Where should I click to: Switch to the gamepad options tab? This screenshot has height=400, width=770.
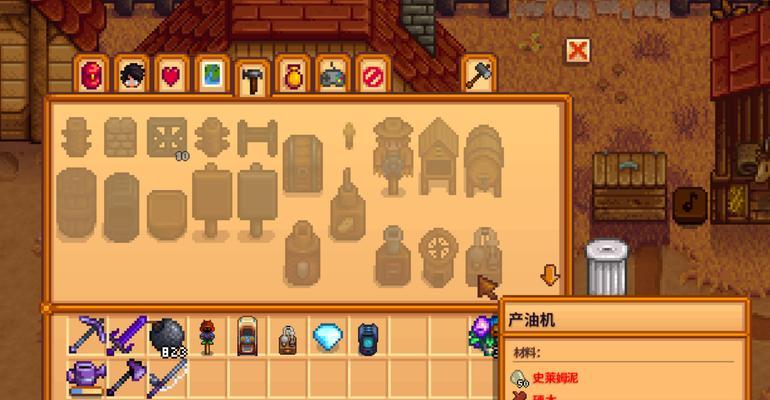[332, 74]
